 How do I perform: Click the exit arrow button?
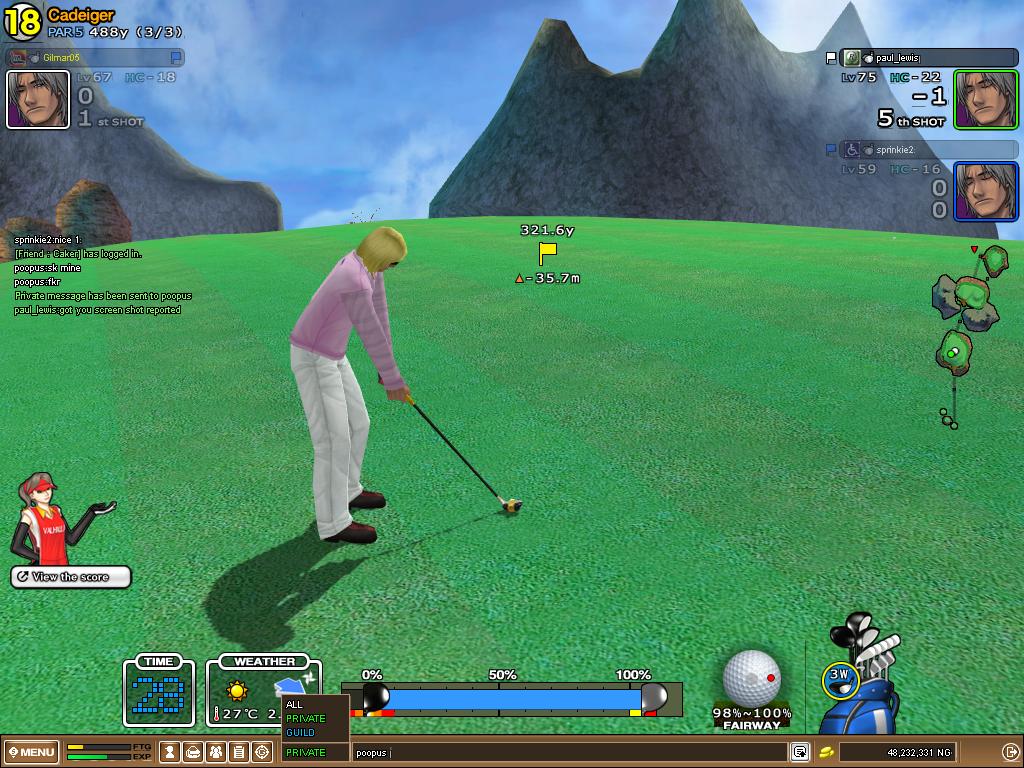[x=1010, y=752]
